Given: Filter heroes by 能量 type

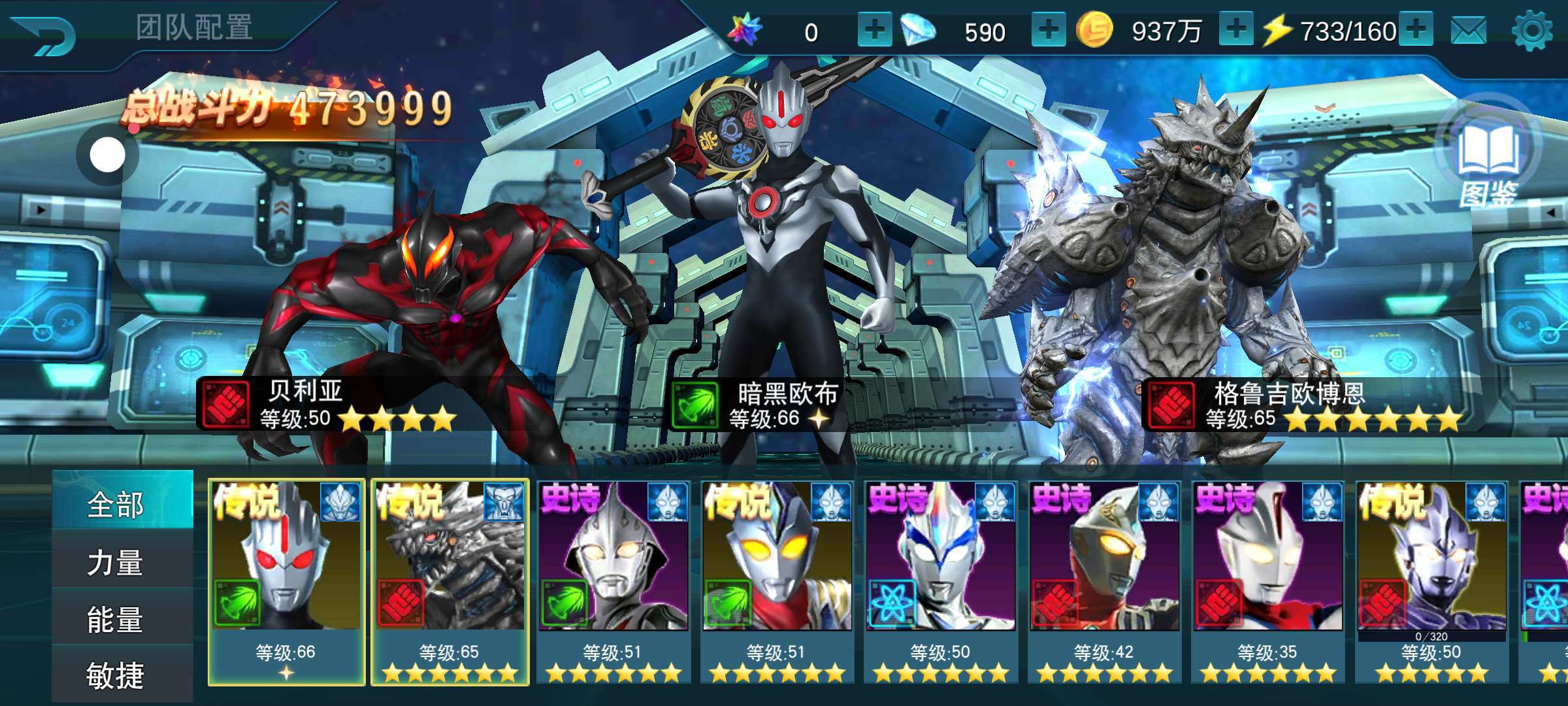Looking at the screenshot, I should tap(116, 619).
